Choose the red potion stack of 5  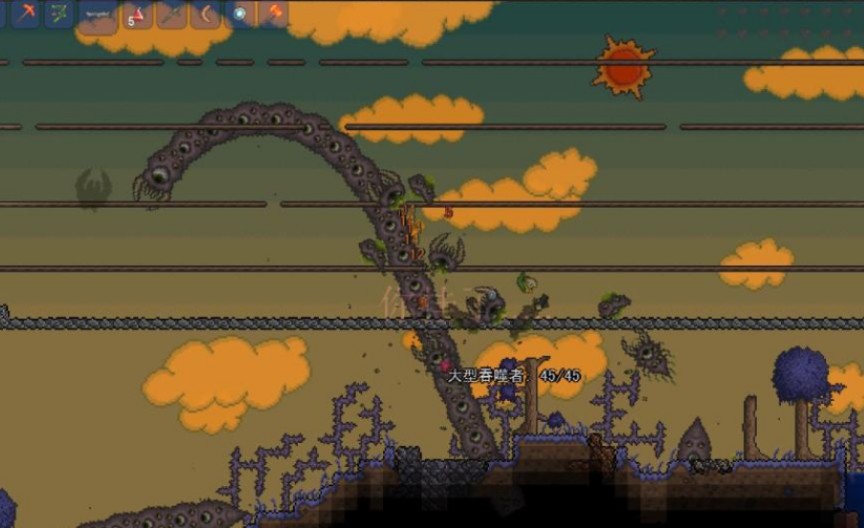point(137,13)
